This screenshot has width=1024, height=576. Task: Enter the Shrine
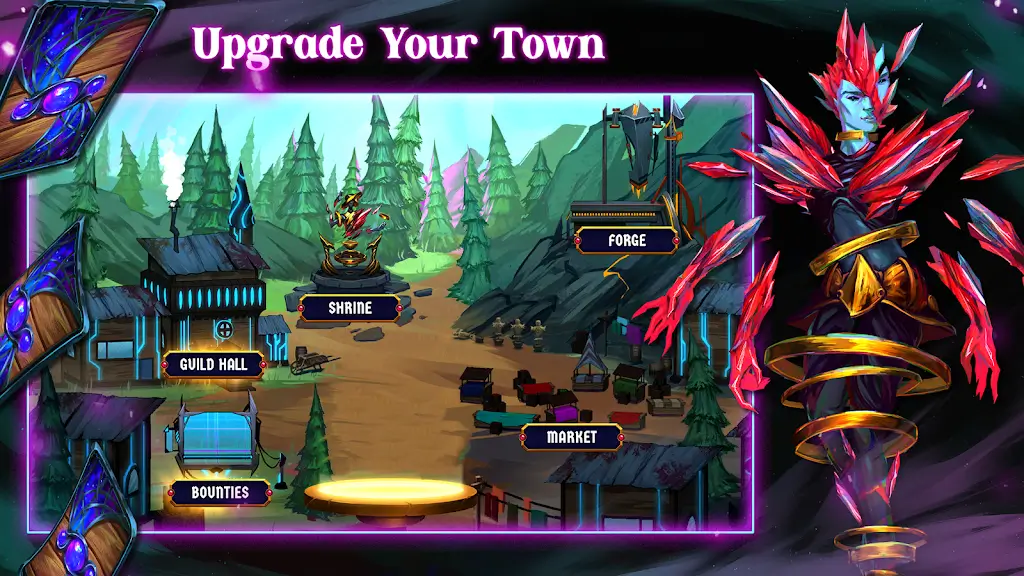350,308
